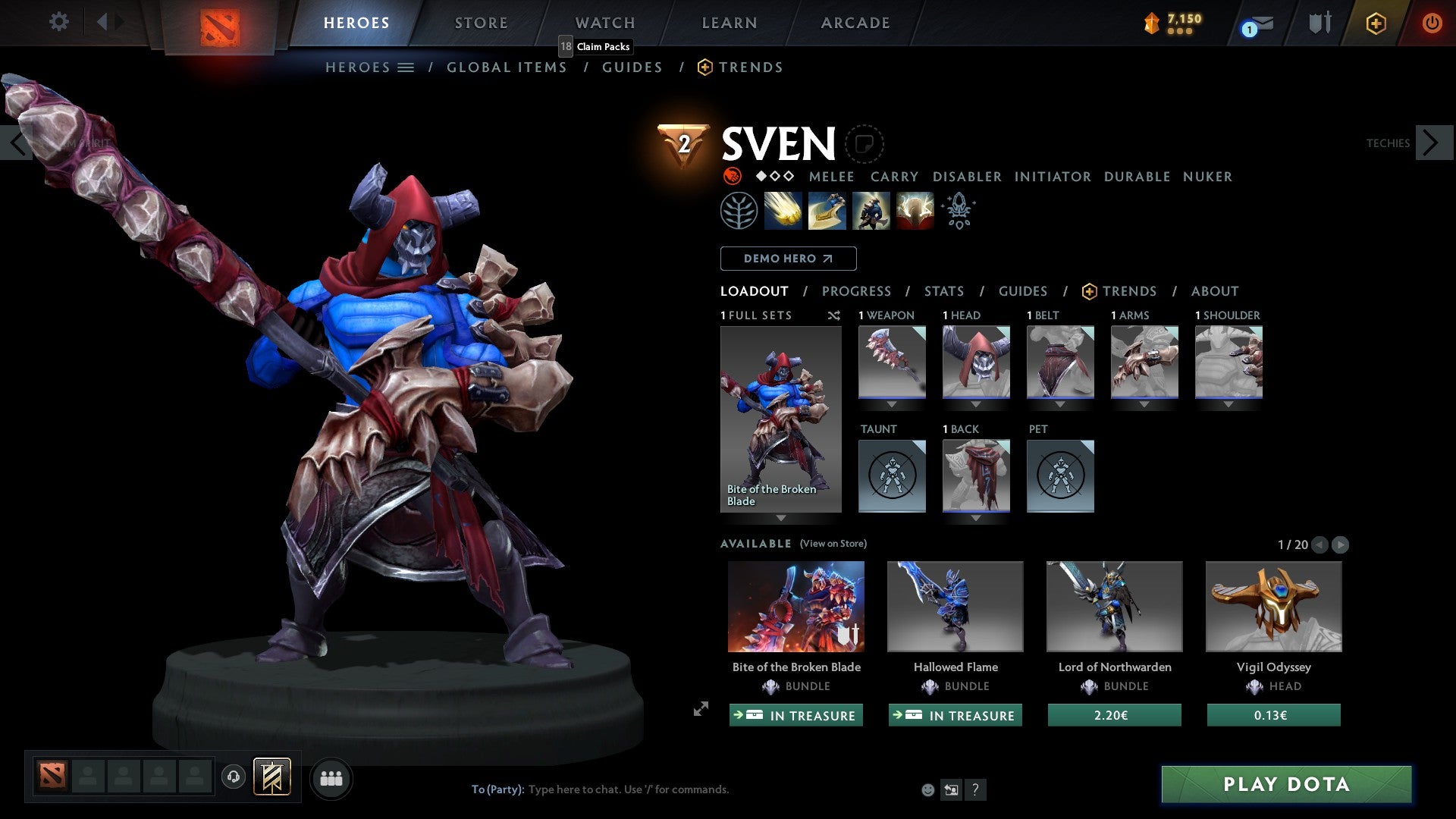Click the Aghanim's upgrades icon
The width and height of the screenshot is (1456, 819).
(x=957, y=211)
